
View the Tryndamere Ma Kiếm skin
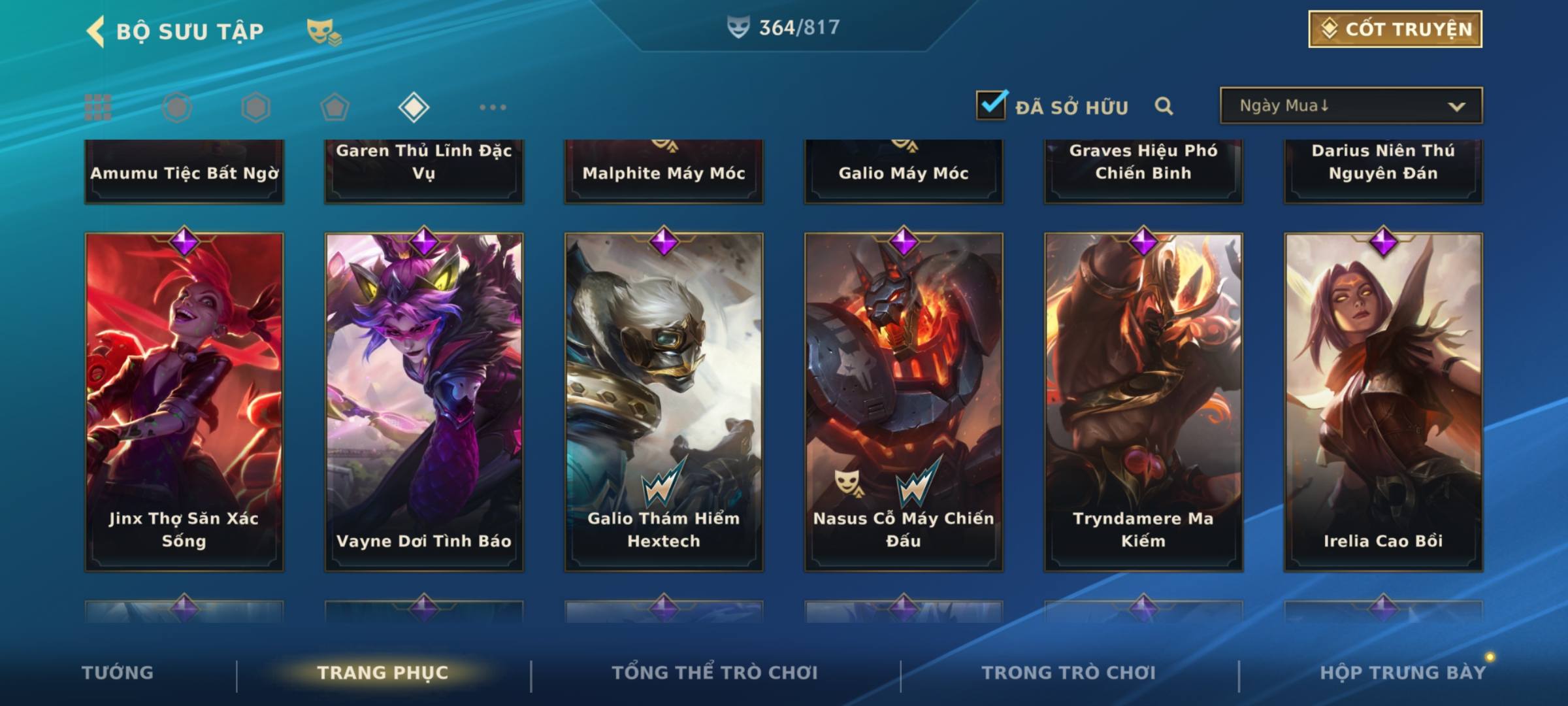tap(1143, 402)
